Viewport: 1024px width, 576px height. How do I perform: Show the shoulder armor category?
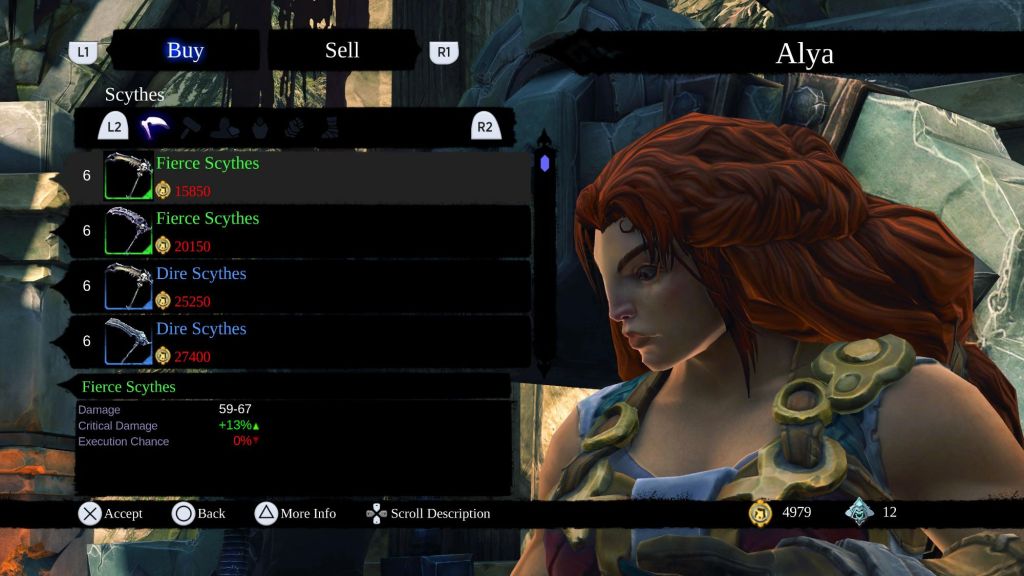pos(225,127)
